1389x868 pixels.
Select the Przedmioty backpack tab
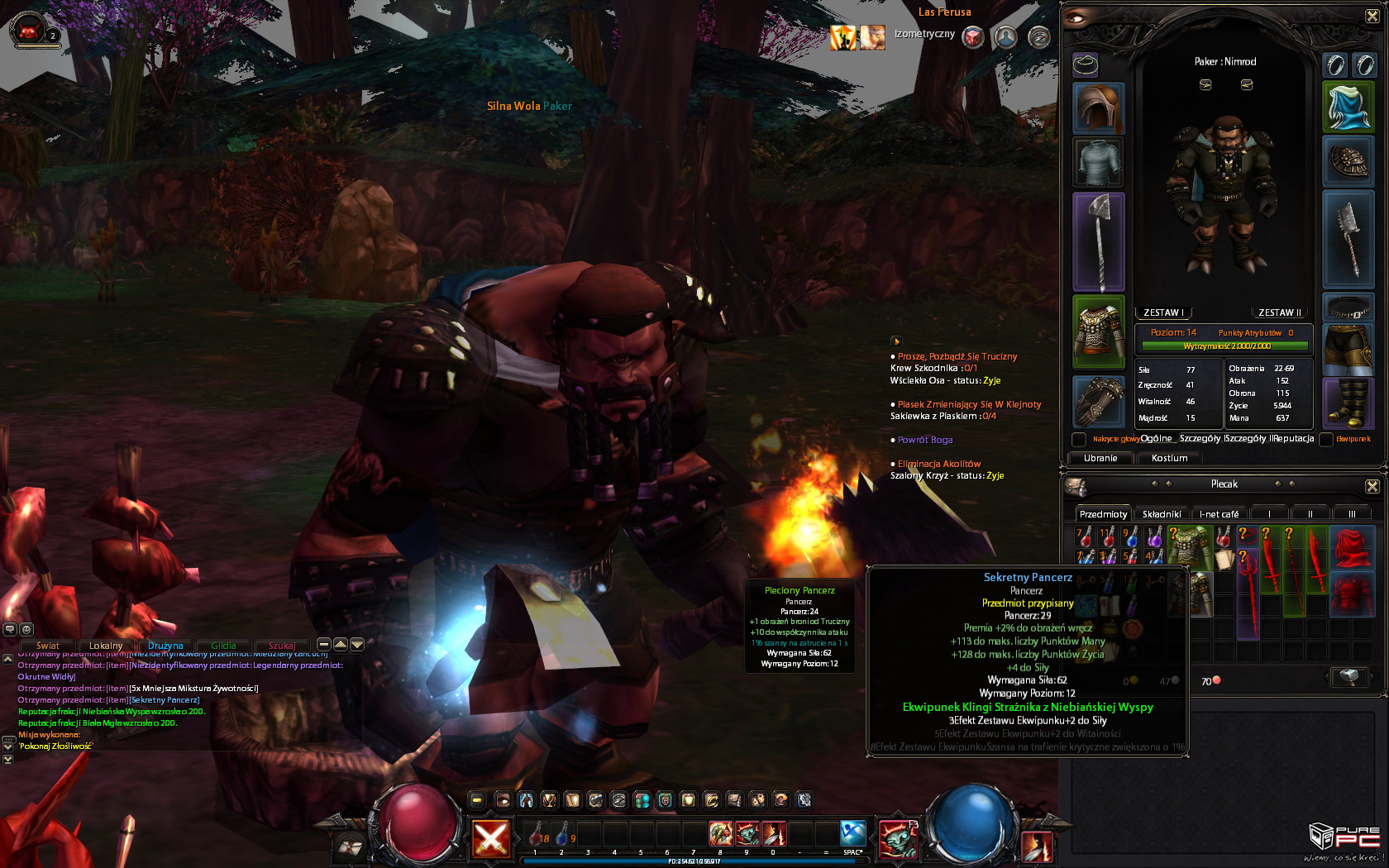1103,514
